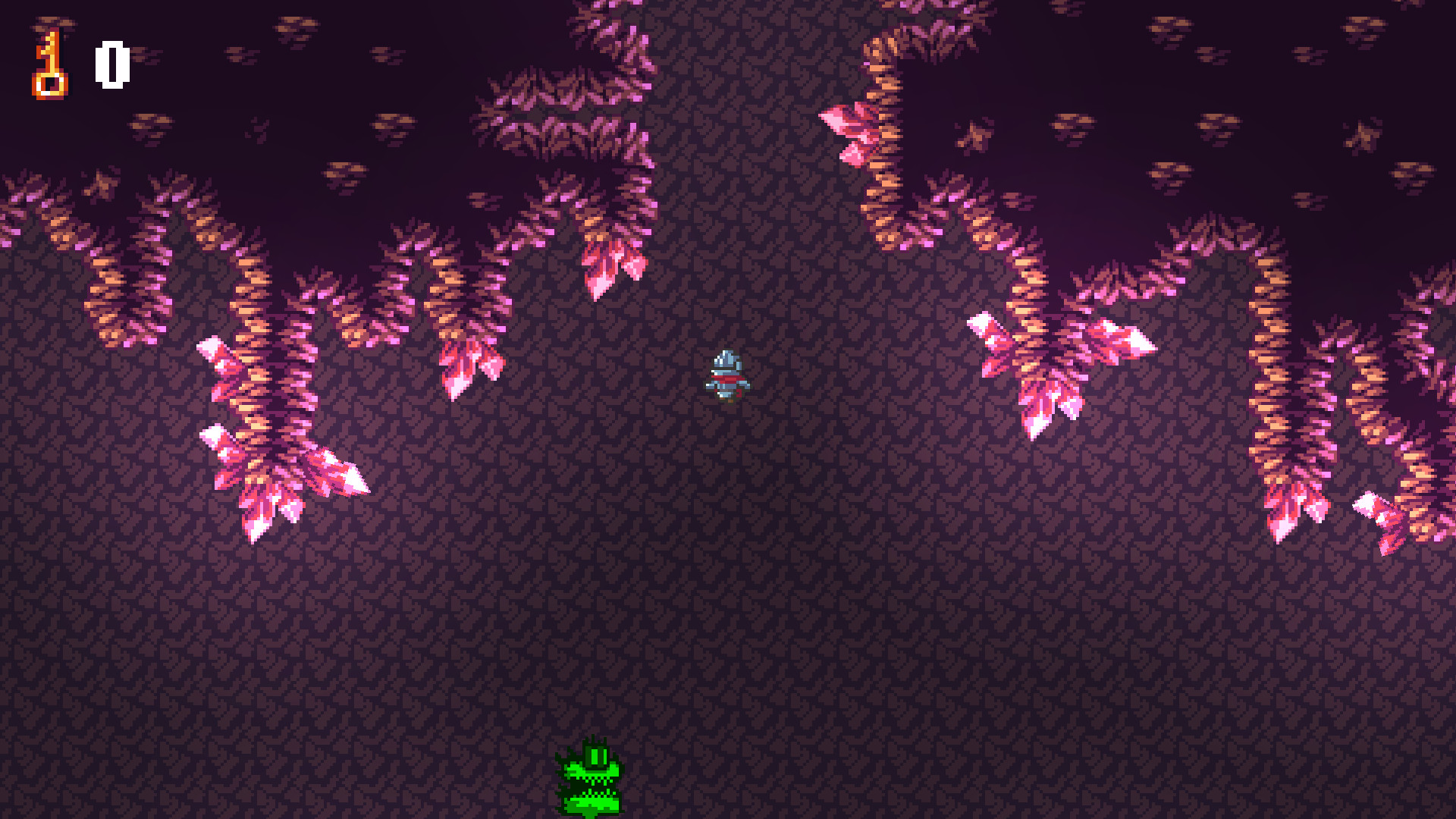Click the plant creature's green eye stalks
Image resolution: width=1456 pixels, height=819 pixels.
[x=598, y=755]
